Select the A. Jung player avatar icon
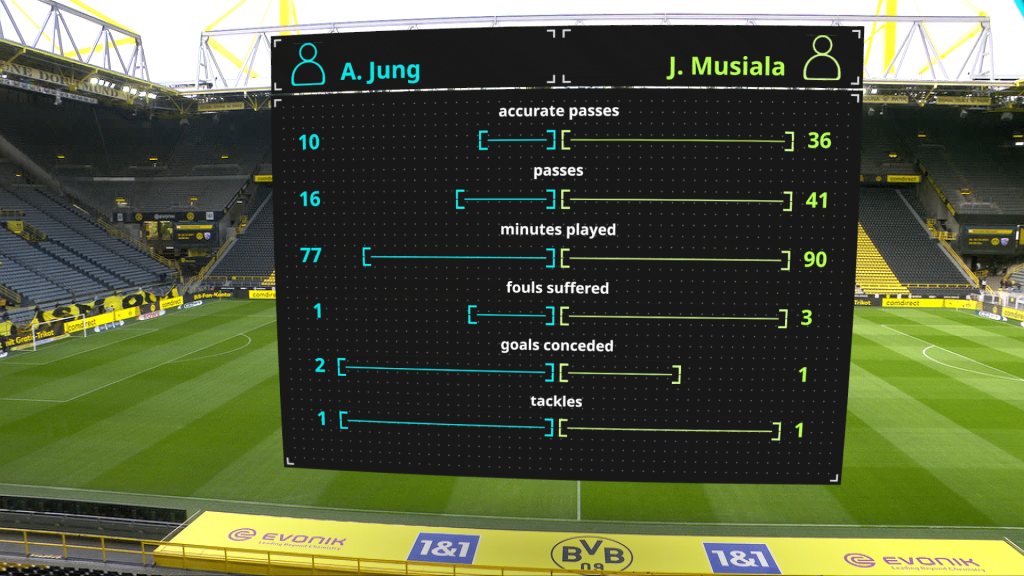This screenshot has width=1024, height=576. tap(308, 64)
